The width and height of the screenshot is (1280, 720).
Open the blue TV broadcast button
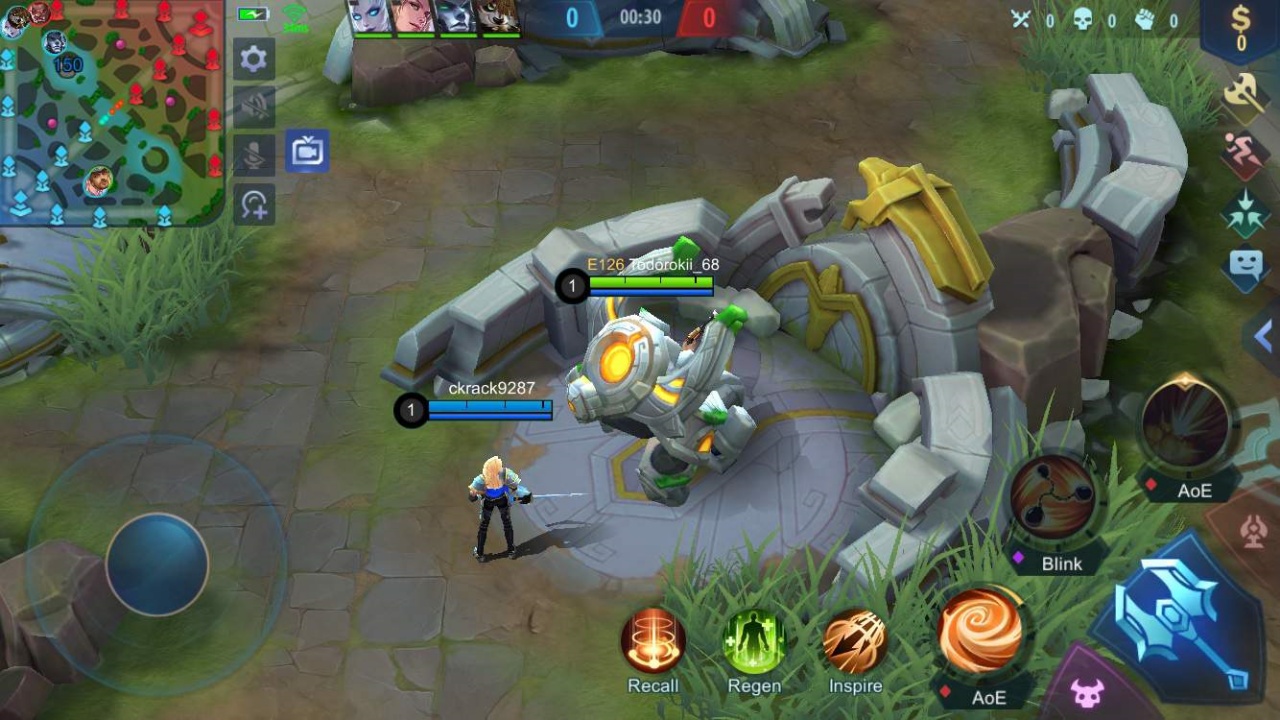click(306, 152)
